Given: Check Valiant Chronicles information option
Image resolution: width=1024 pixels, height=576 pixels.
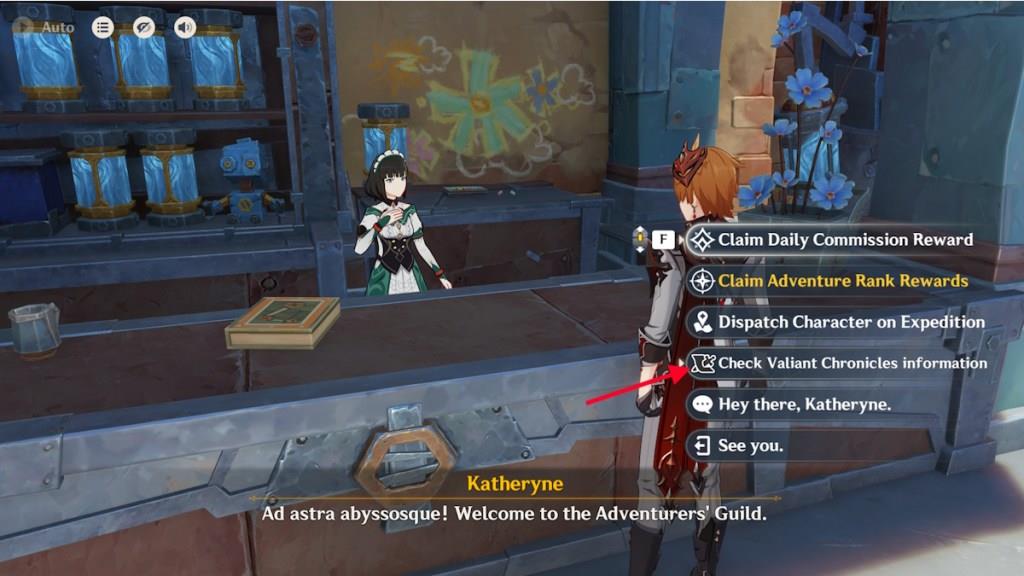Looking at the screenshot, I should pos(852,363).
